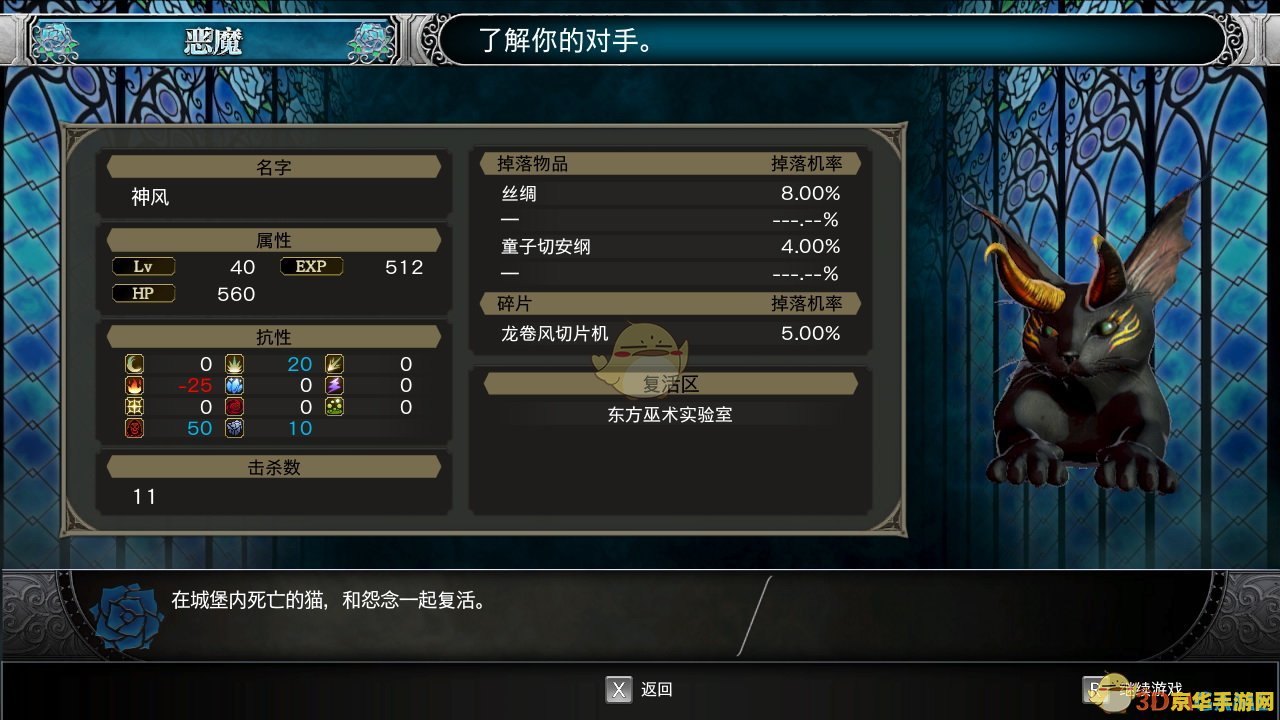Choose the 龙卷风切片机 shard entry
1280x720 pixels.
coord(670,334)
